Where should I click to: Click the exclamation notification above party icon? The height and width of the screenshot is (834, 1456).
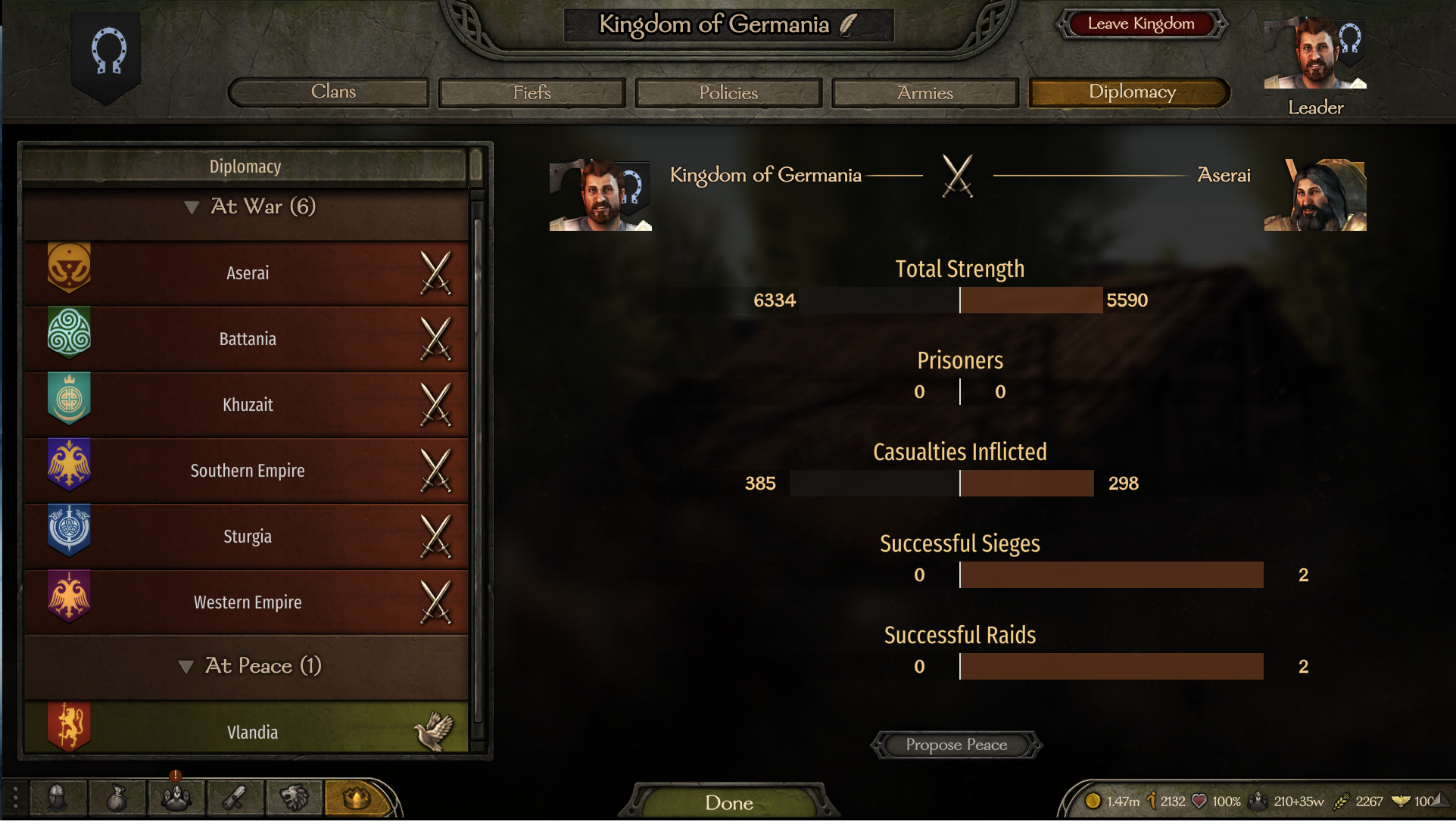pyautogui.click(x=175, y=775)
